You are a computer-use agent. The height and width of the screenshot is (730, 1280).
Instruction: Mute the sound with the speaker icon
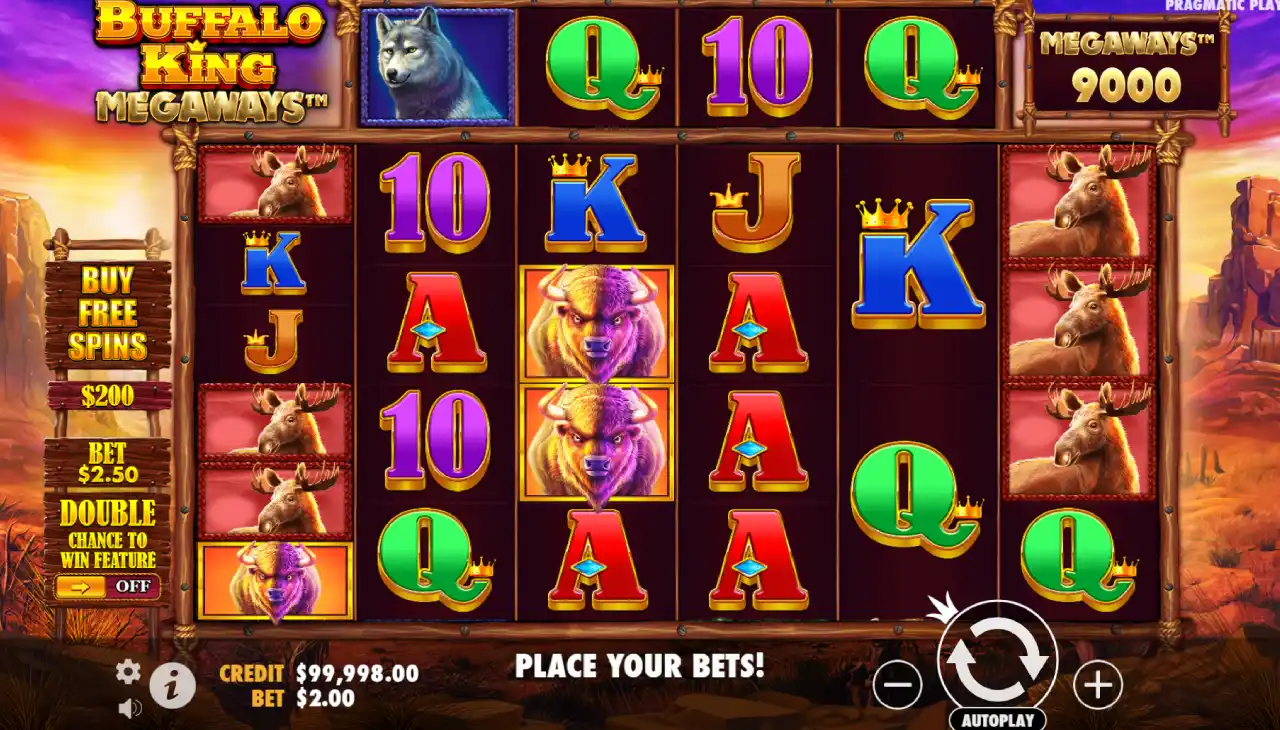(129, 709)
